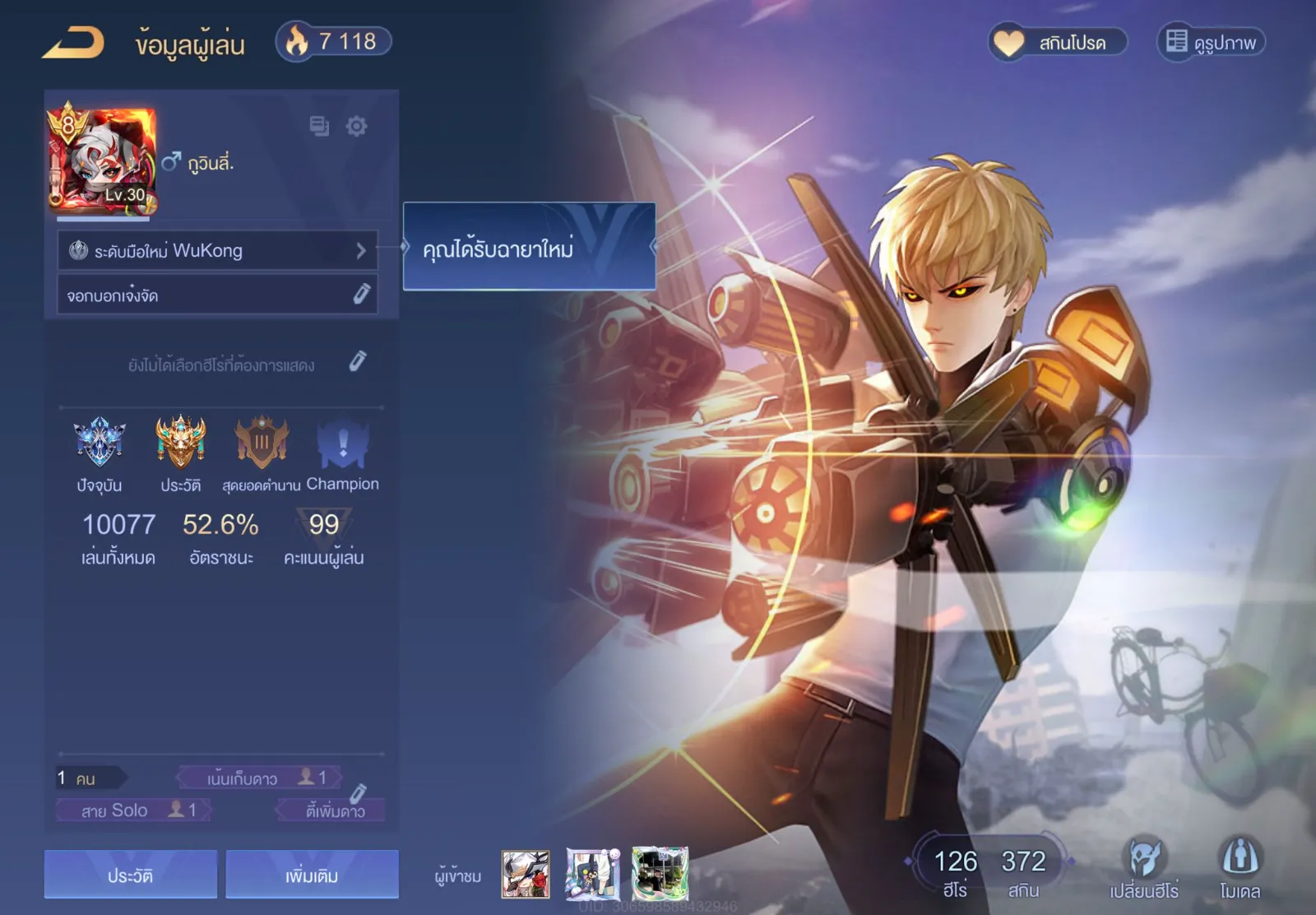Image resolution: width=1316 pixels, height=915 pixels.
Task: Select the ประวัติ rank history badge
Action: pyautogui.click(x=181, y=442)
